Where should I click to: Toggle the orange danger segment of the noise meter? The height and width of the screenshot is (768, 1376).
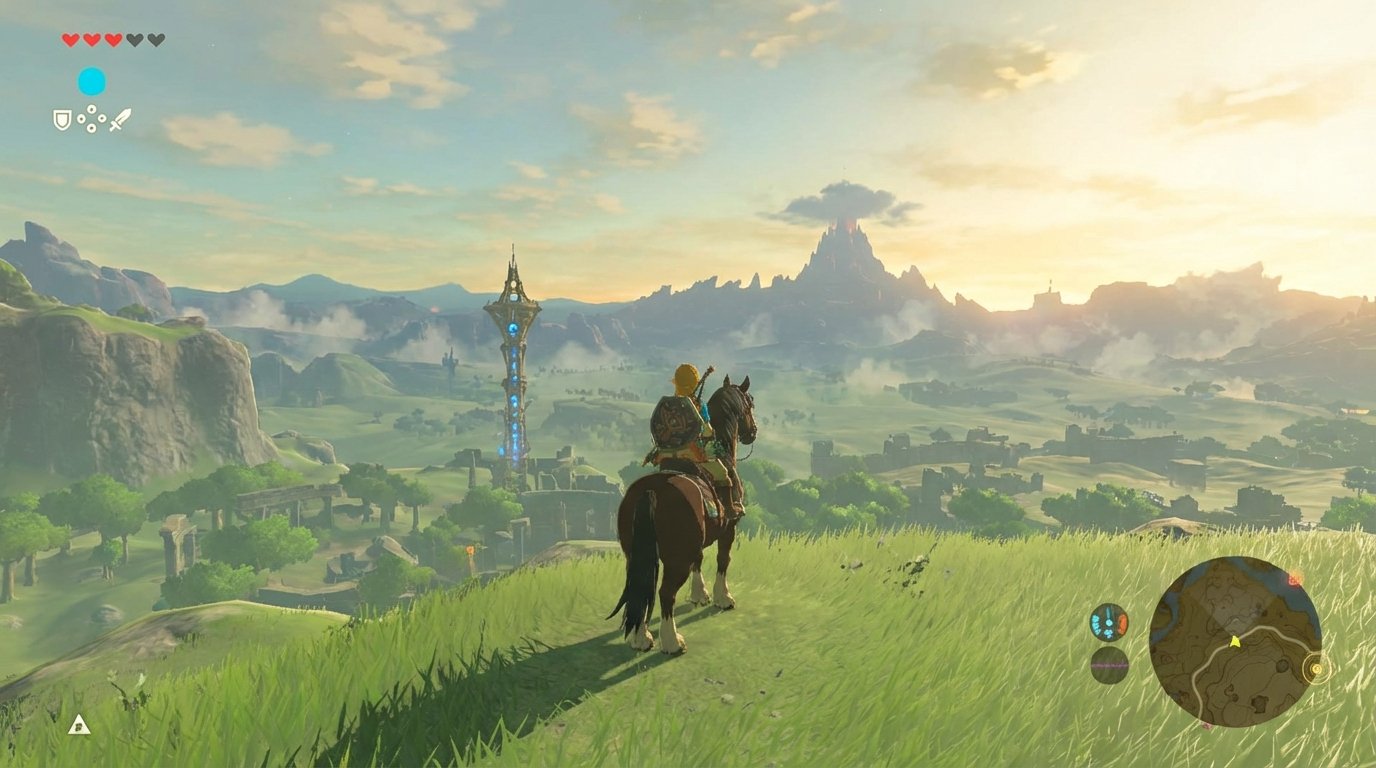tap(1121, 622)
